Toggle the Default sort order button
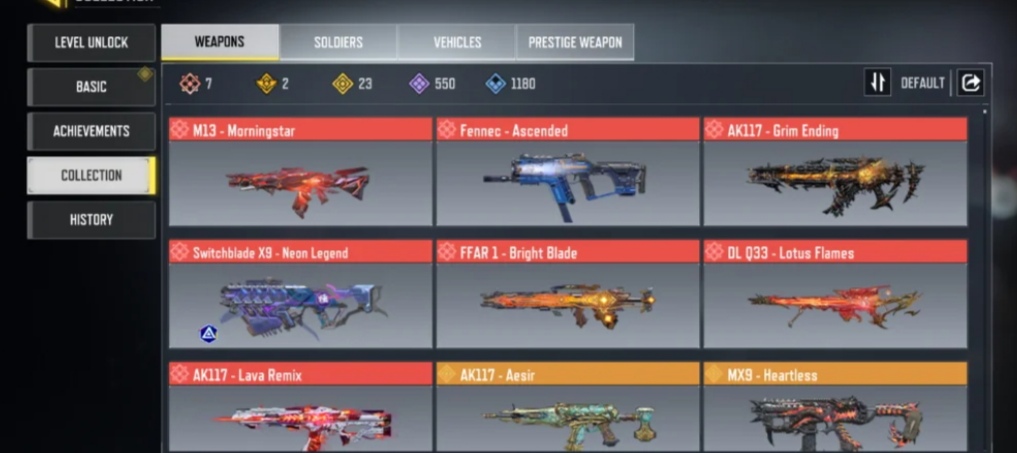Screen dimensions: 1017x453 [878, 83]
